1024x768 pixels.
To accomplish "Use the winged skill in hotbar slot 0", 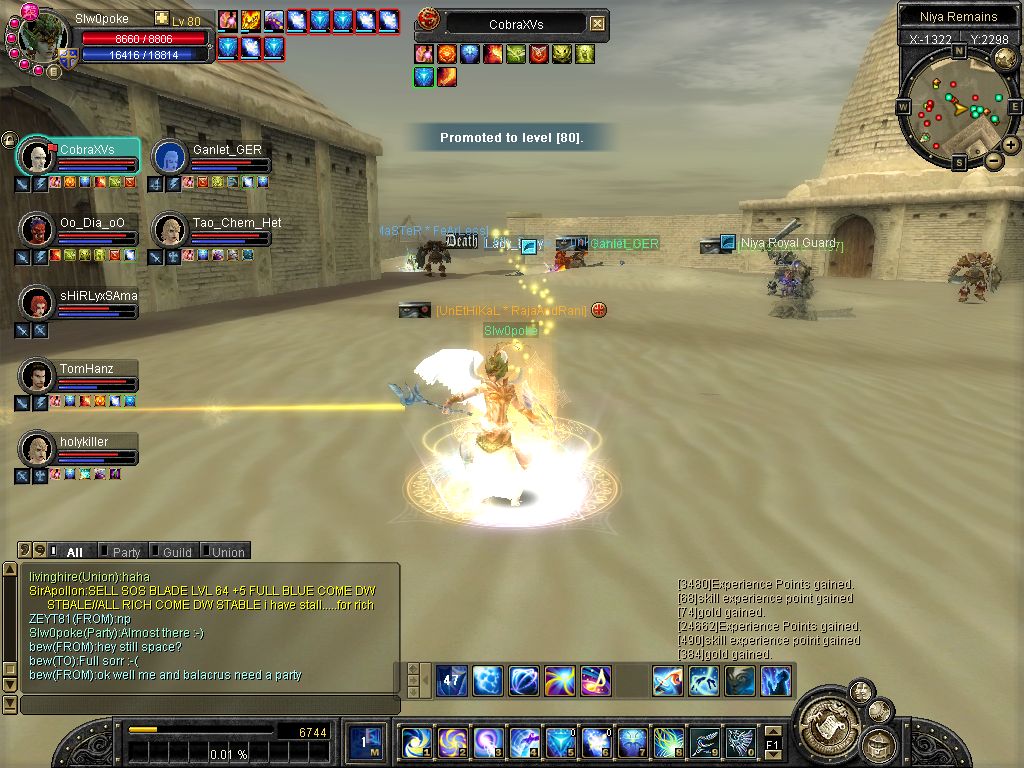I will click(740, 742).
